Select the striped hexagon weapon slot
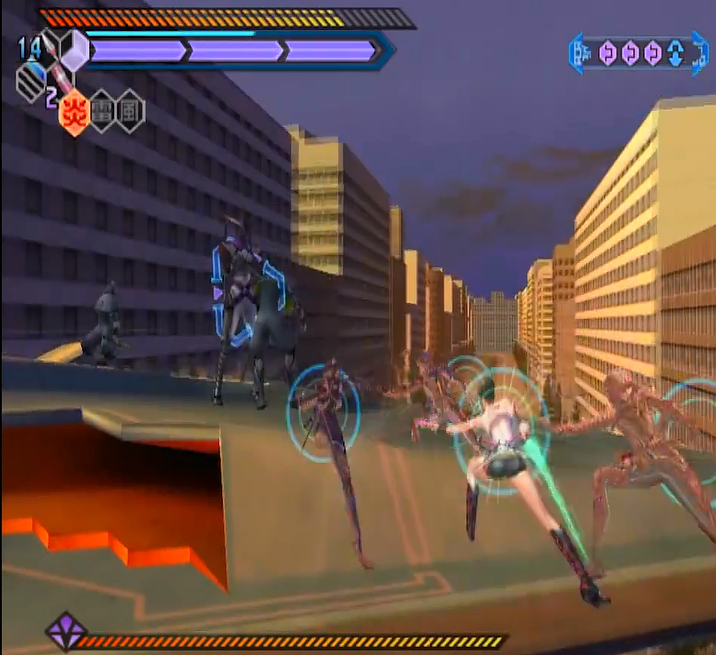The height and width of the screenshot is (655, 716). (x=32, y=84)
